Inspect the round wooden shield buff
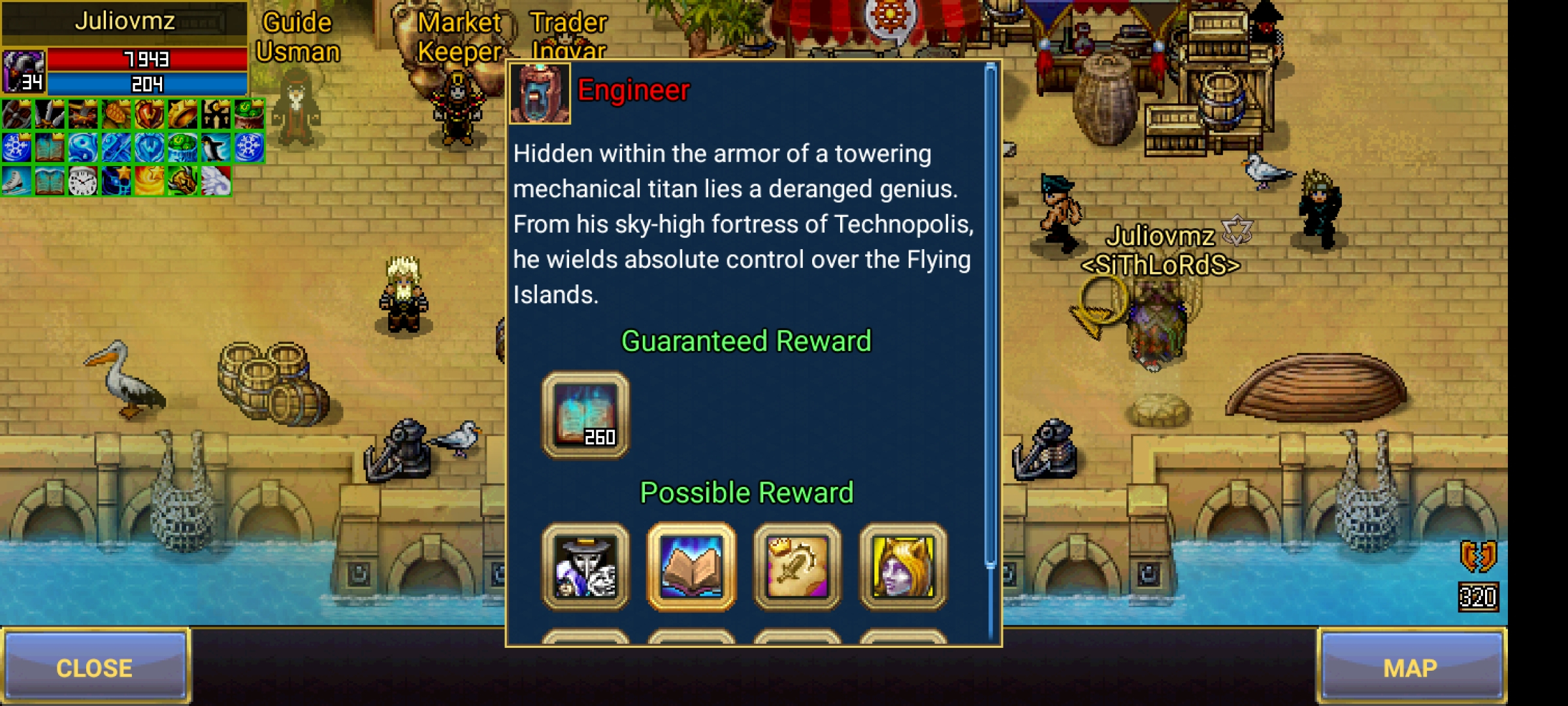The height and width of the screenshot is (706, 1568). (16, 115)
